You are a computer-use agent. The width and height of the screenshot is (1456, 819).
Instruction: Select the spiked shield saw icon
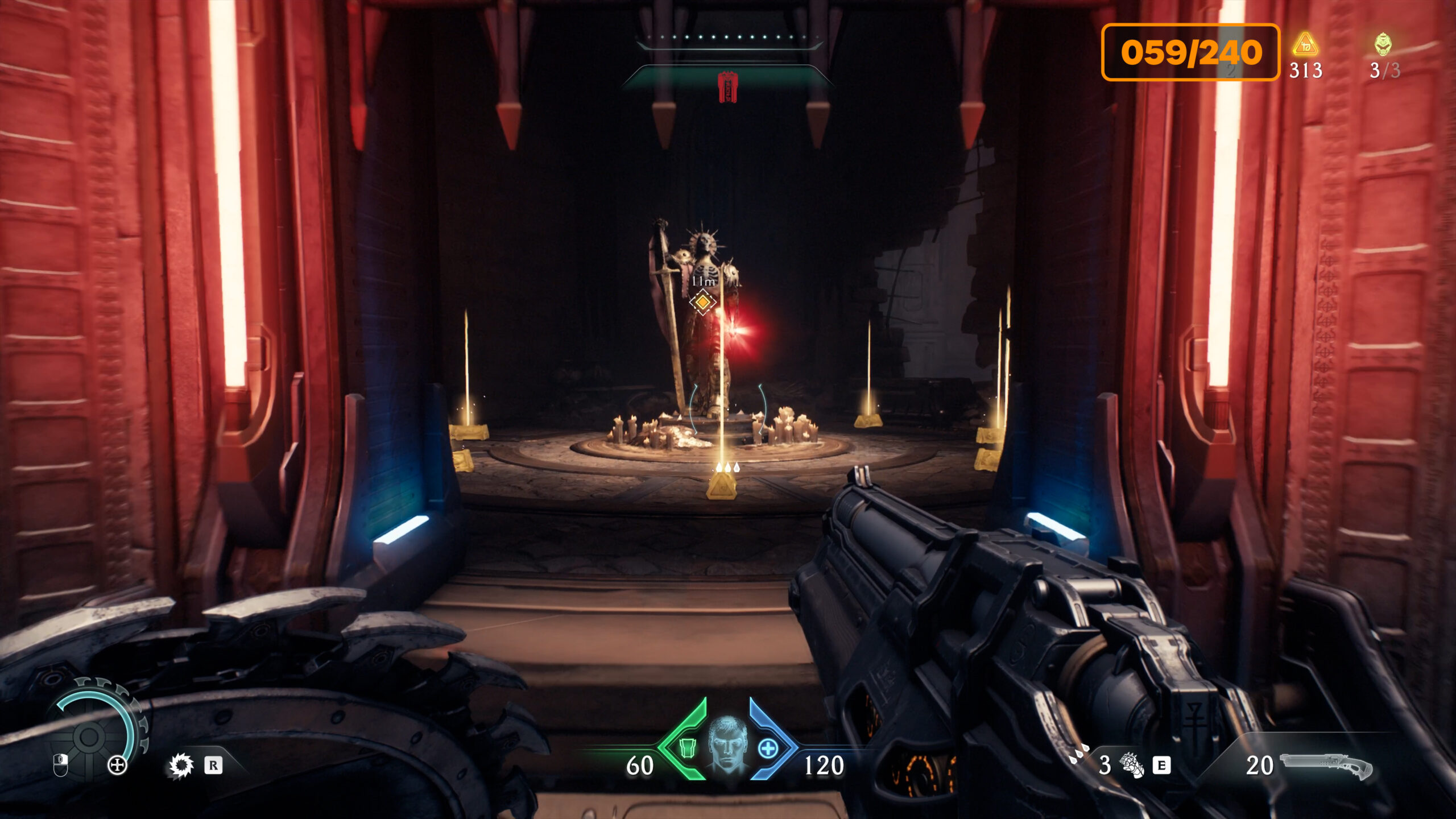point(181,766)
